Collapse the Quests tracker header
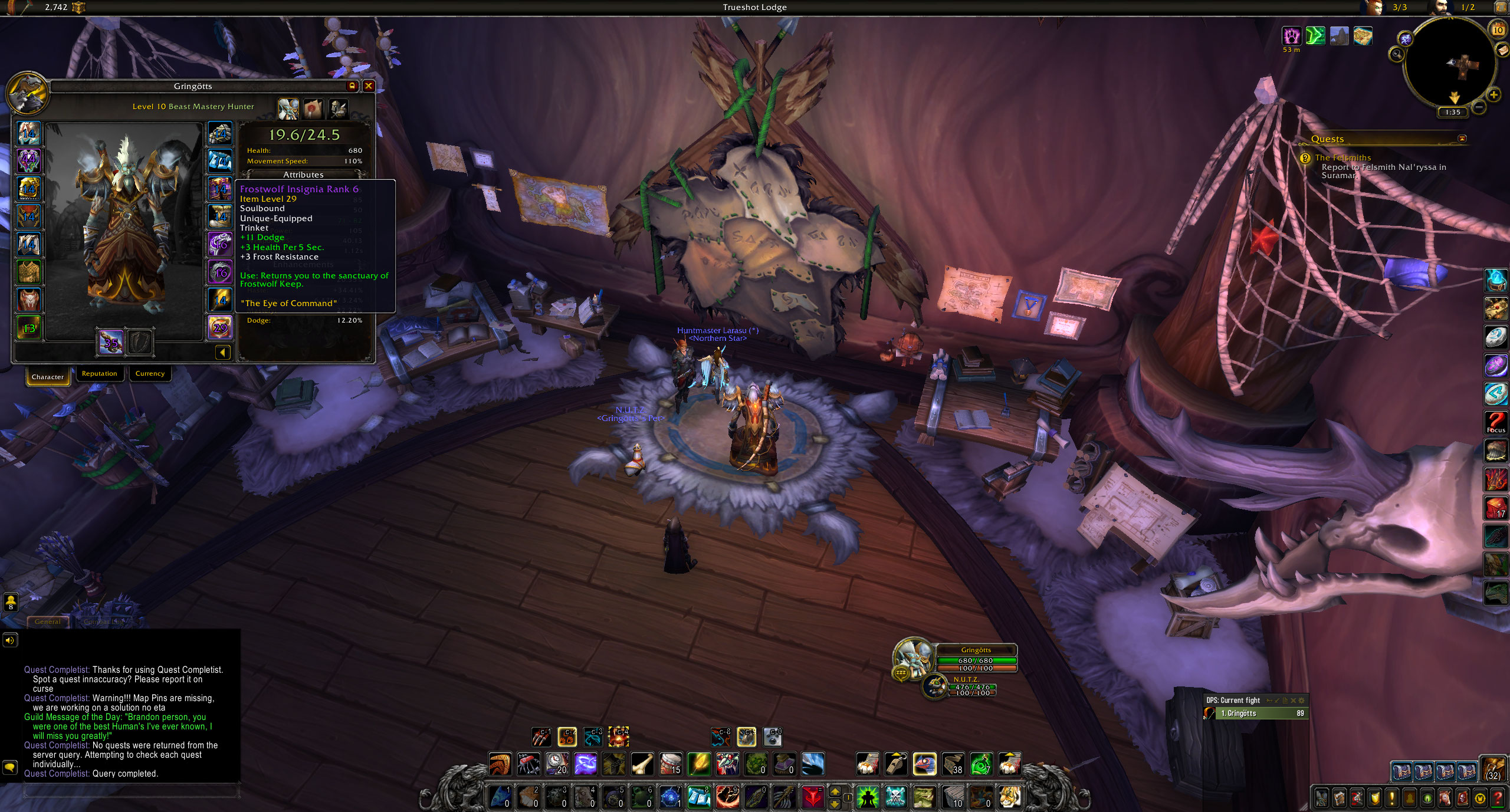 [x=1461, y=139]
